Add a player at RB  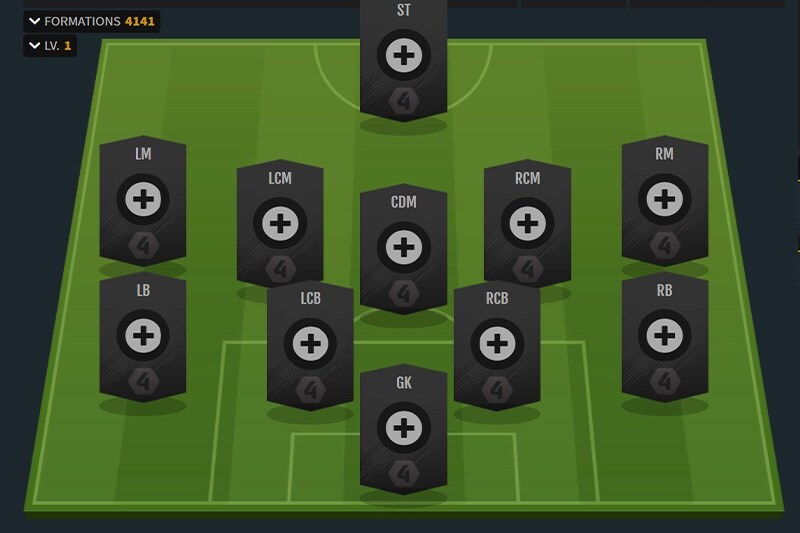click(664, 334)
